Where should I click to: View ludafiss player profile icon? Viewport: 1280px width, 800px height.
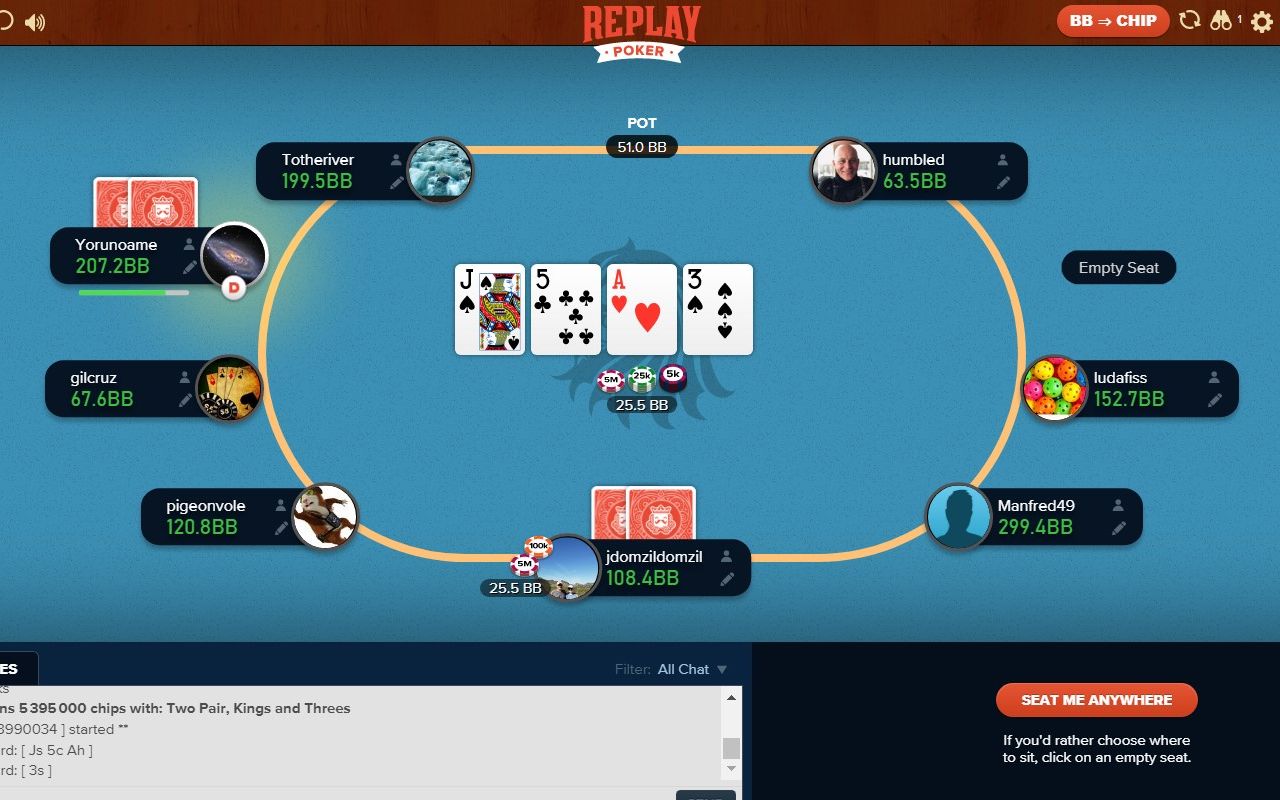click(x=1214, y=378)
